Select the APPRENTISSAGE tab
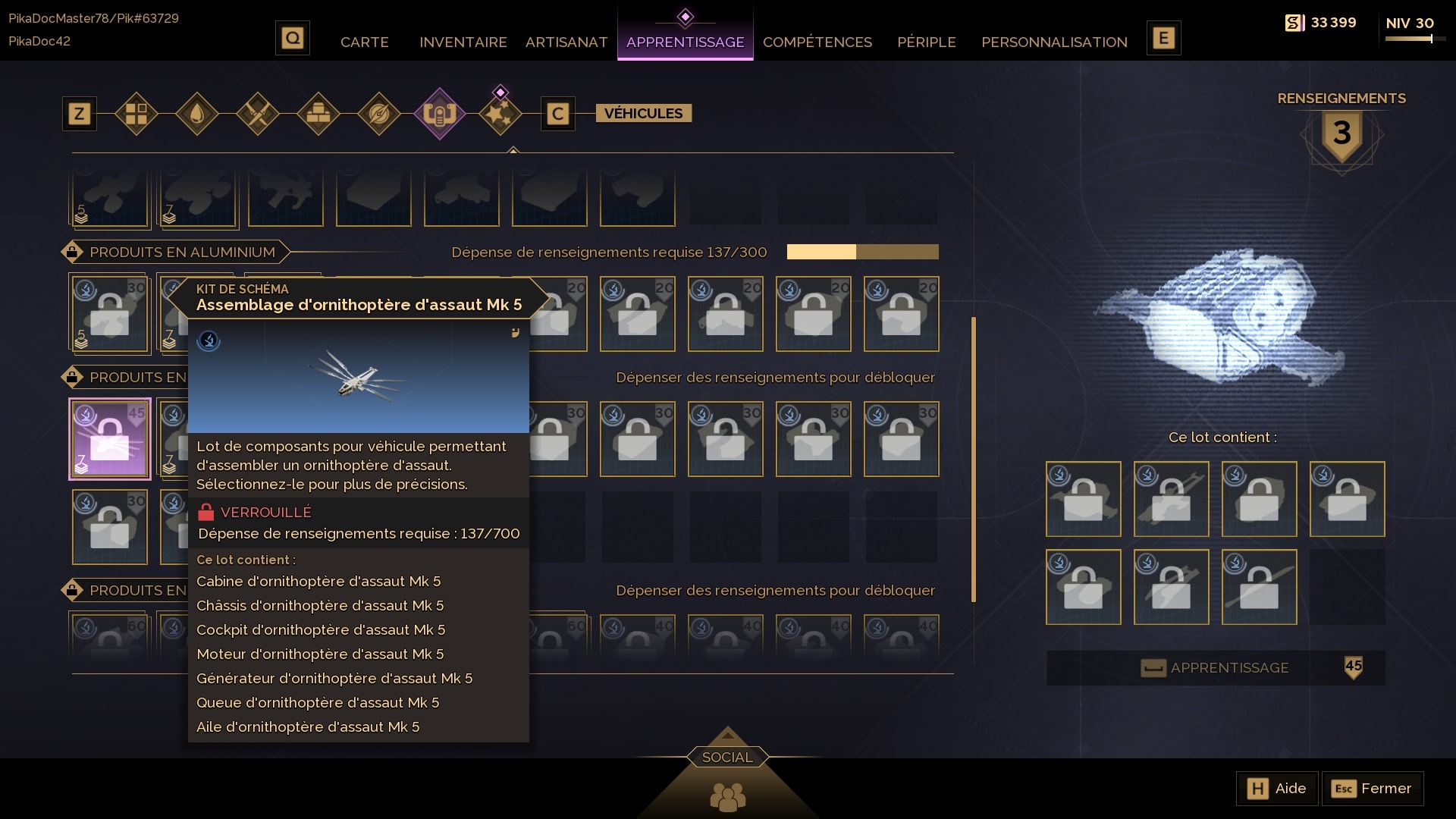This screenshot has width=1456, height=819. pyautogui.click(x=685, y=42)
